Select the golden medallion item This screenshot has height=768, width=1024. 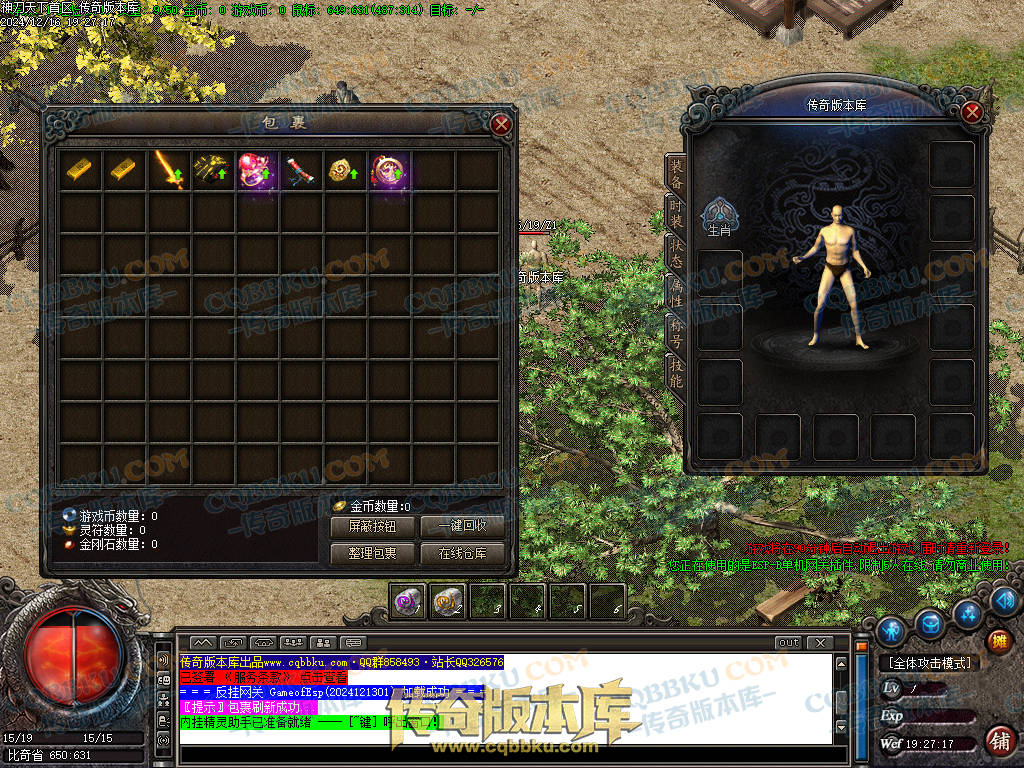[343, 170]
